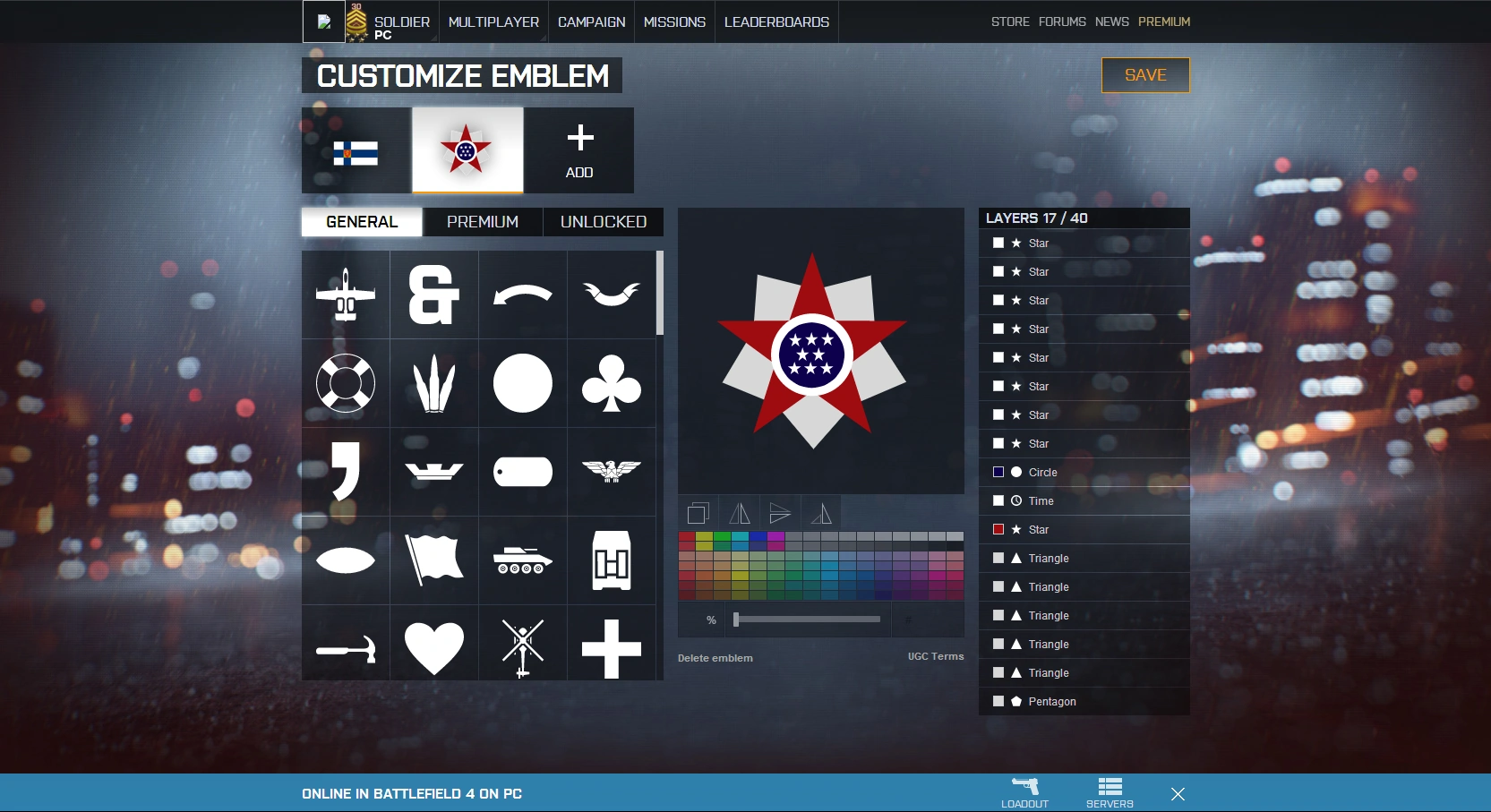Add a new emblem slot
1491x812 pixels.
click(x=579, y=150)
